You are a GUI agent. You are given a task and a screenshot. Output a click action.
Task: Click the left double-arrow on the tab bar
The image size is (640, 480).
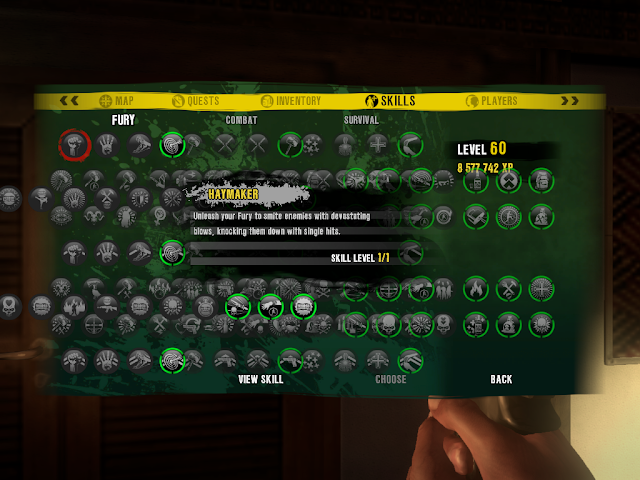(70, 100)
